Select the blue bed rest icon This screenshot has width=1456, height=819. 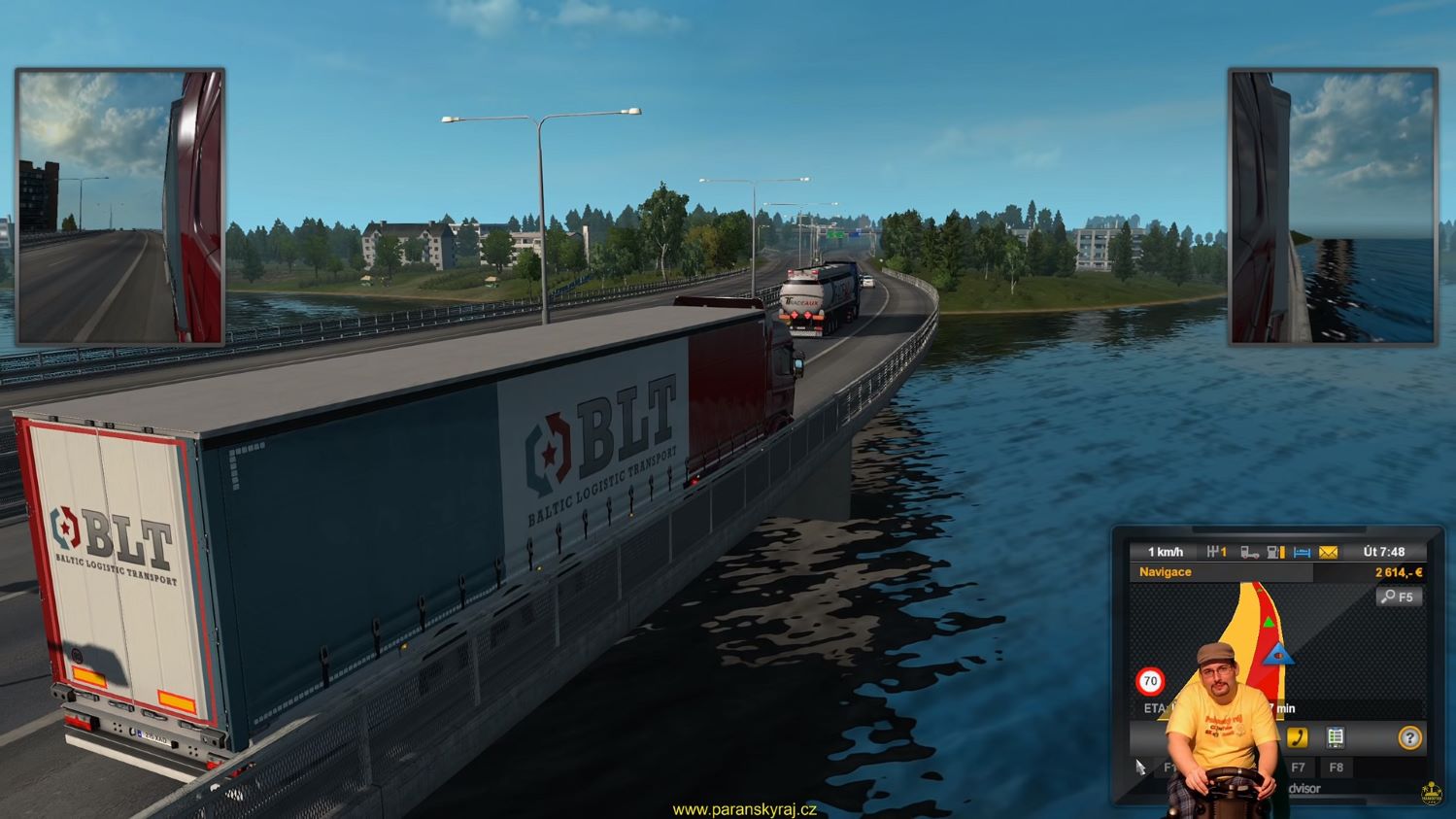pyautogui.click(x=1302, y=552)
